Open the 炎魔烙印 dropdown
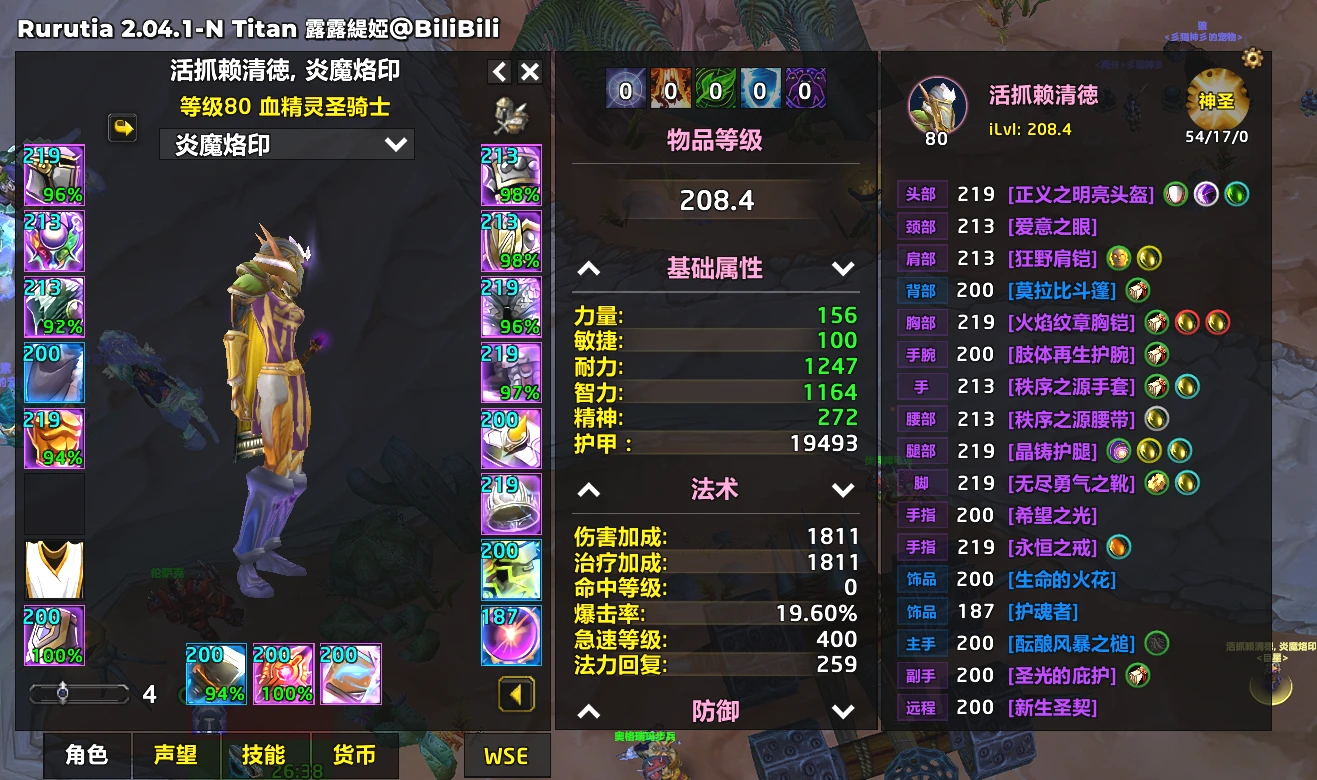Screen dimensions: 1317x780 click(286, 144)
